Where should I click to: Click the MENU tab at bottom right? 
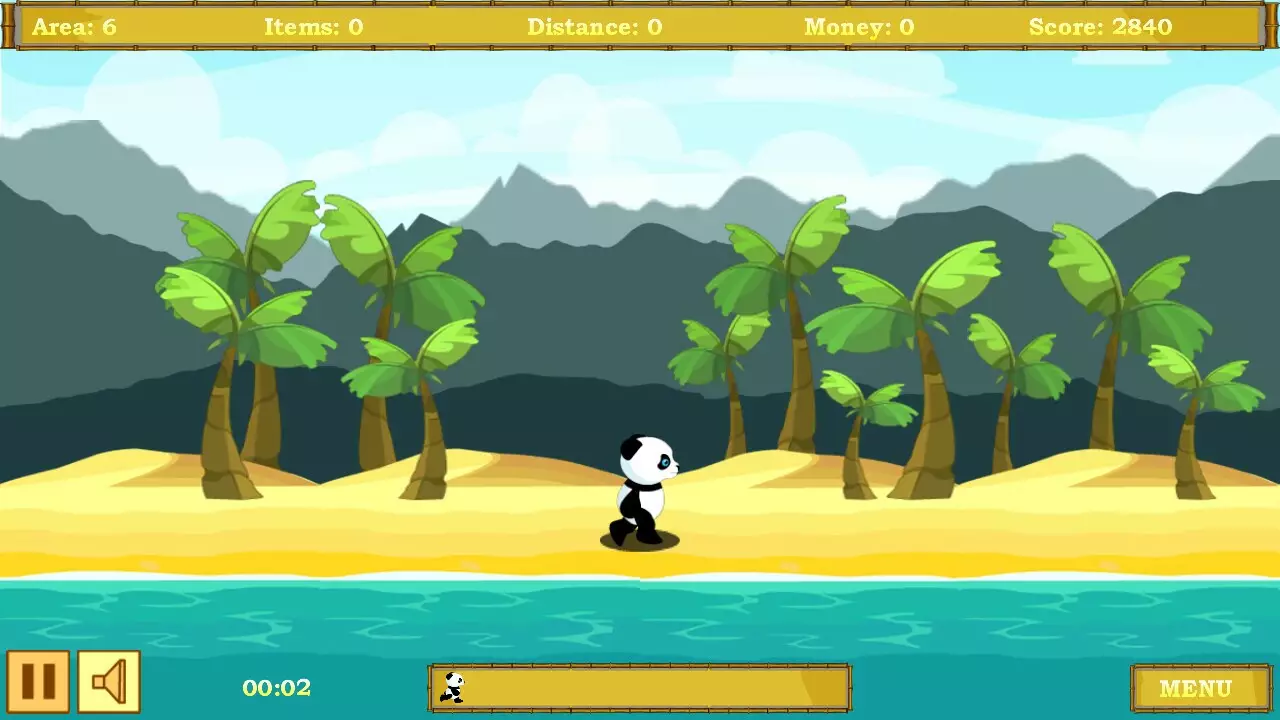click(x=1199, y=688)
